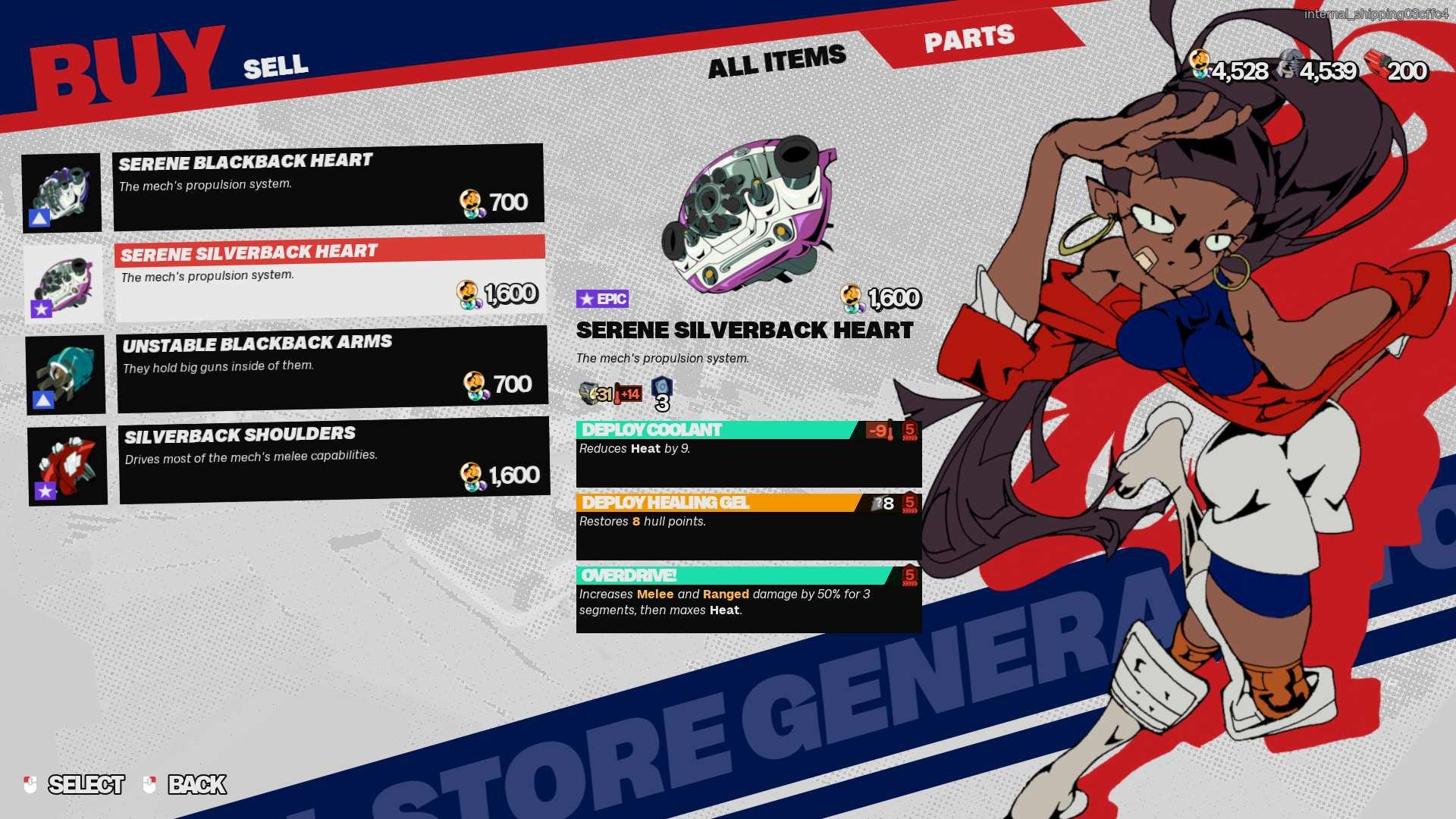View the Deploy Healing Gel ability card
Viewport: 1456px width, 819px height.
[748, 526]
